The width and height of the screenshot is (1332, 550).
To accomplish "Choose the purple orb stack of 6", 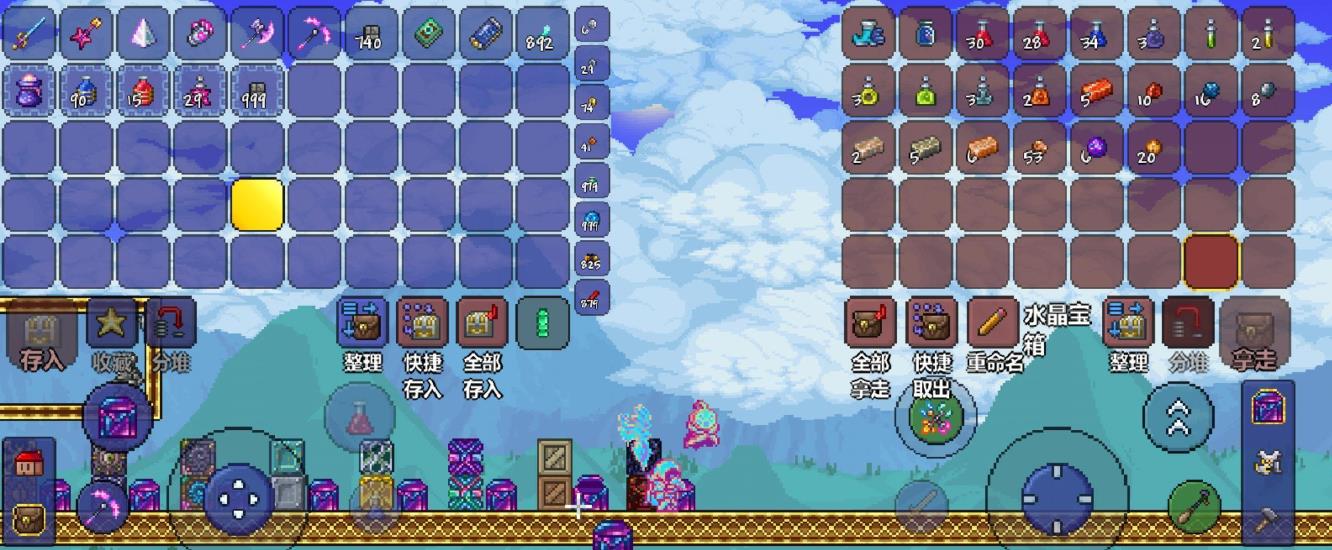I will tap(1096, 148).
